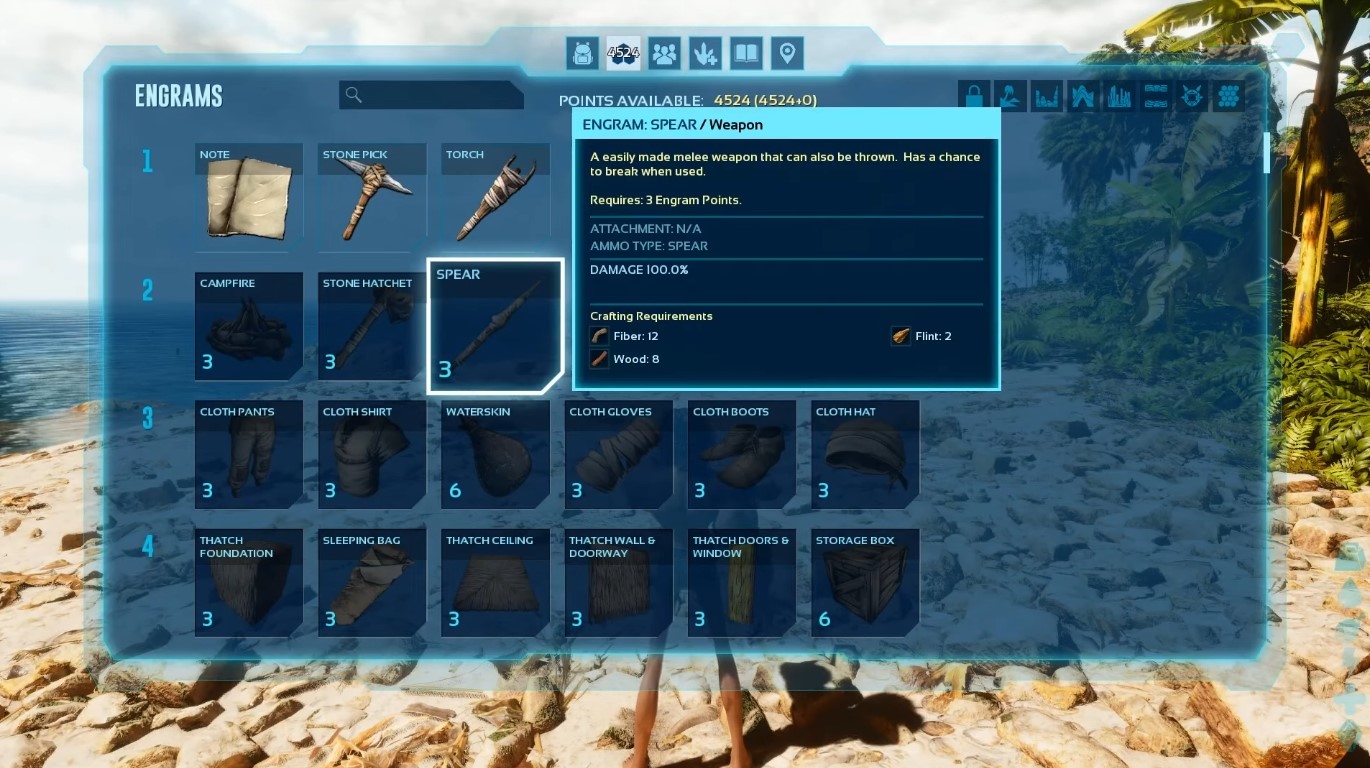Expand level 4 engram row
The image size is (1370, 768).
tap(148, 545)
